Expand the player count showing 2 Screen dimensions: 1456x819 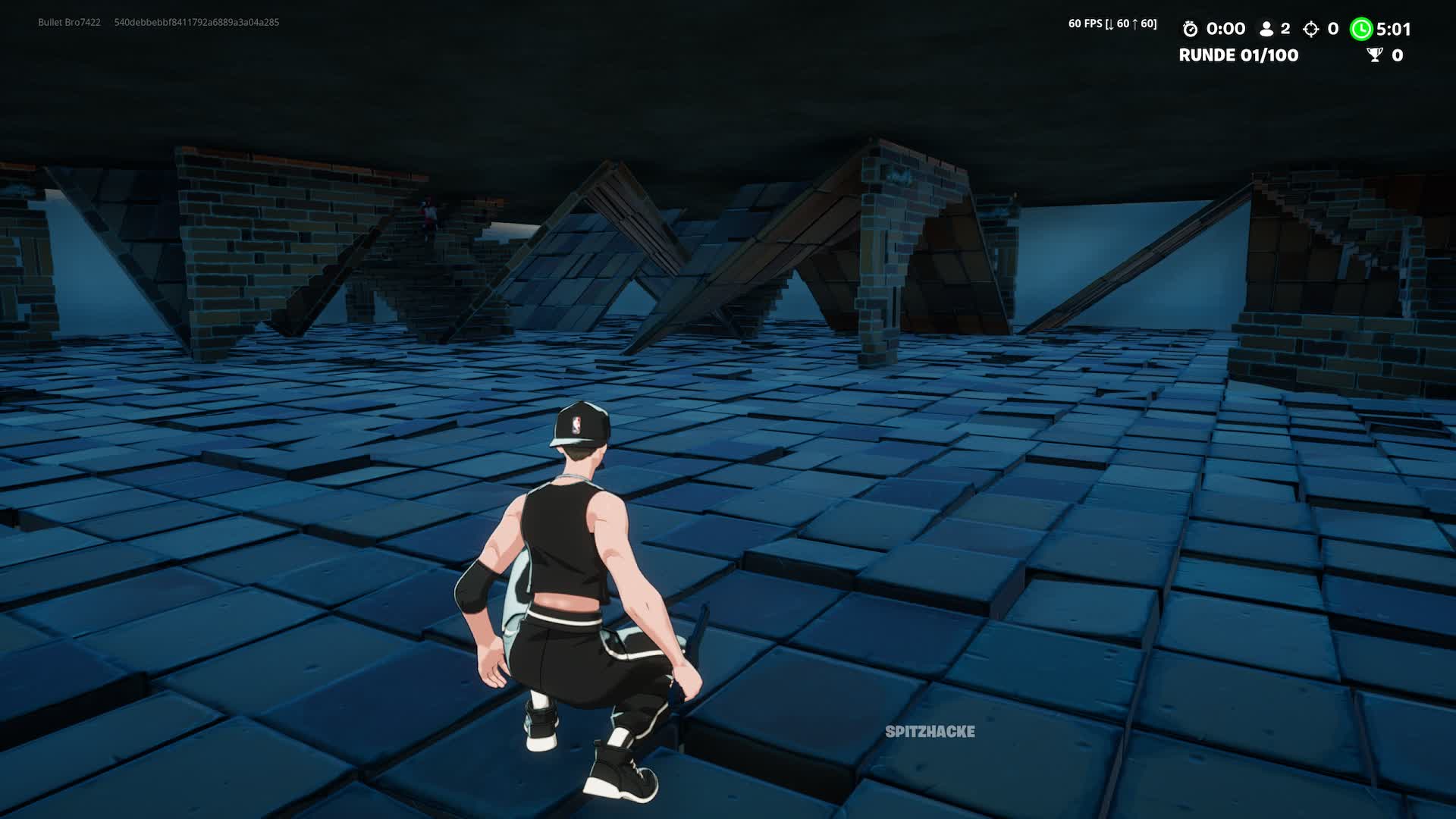tap(1285, 29)
